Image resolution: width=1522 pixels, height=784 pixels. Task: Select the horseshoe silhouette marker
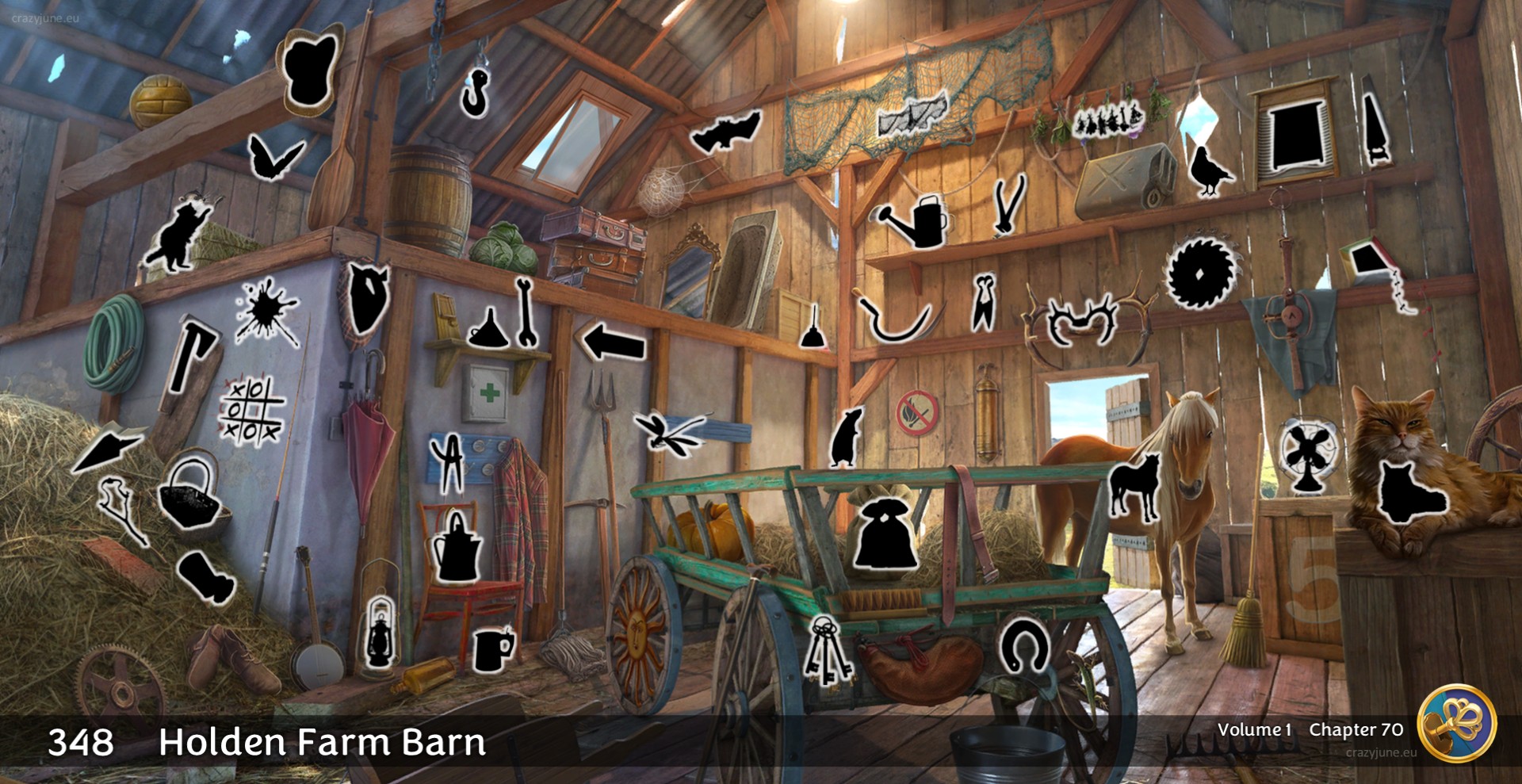click(x=1023, y=646)
